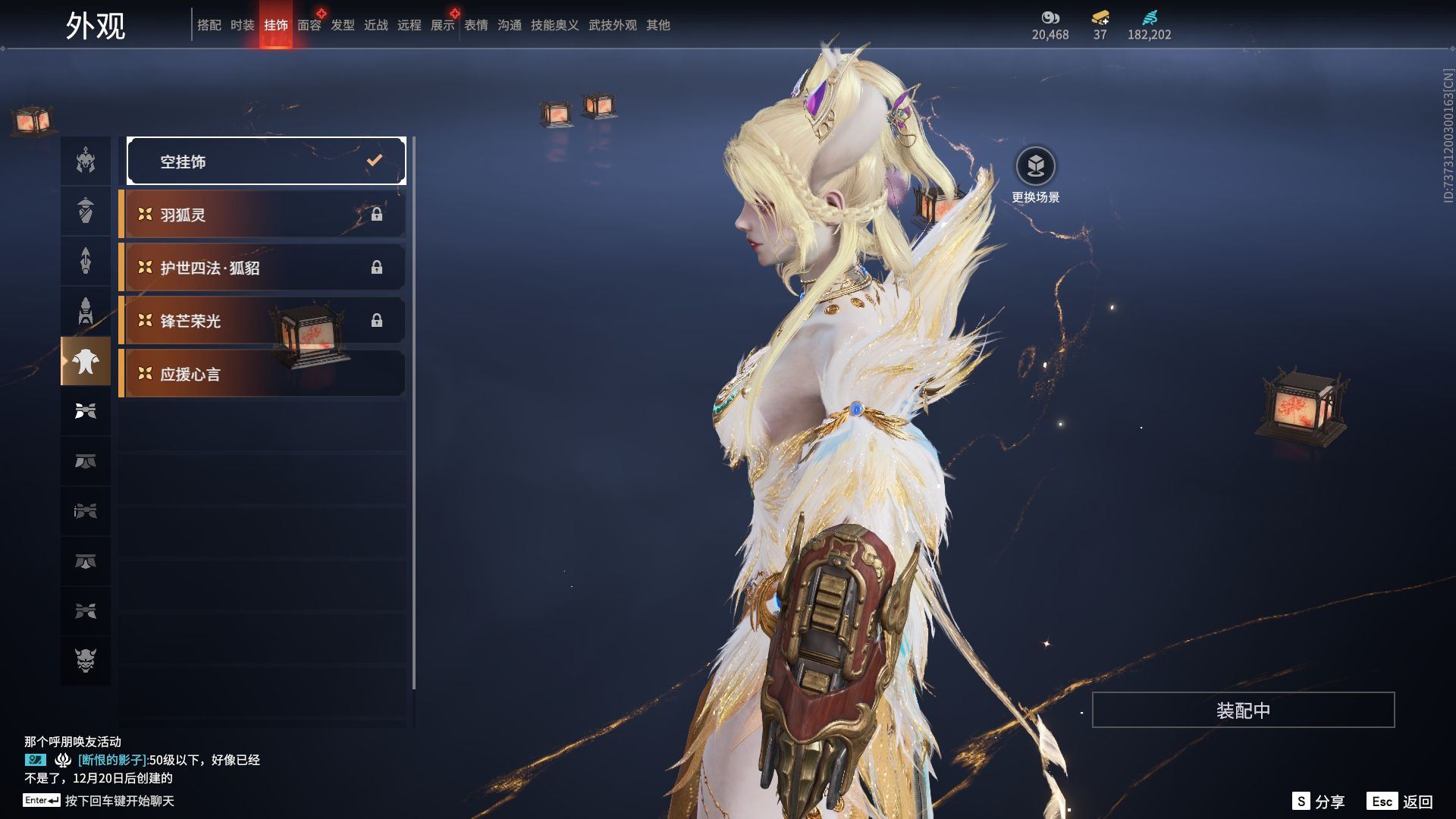The width and height of the screenshot is (1456, 819).
Task: Select the oni mask category icon
Action: (x=86, y=660)
